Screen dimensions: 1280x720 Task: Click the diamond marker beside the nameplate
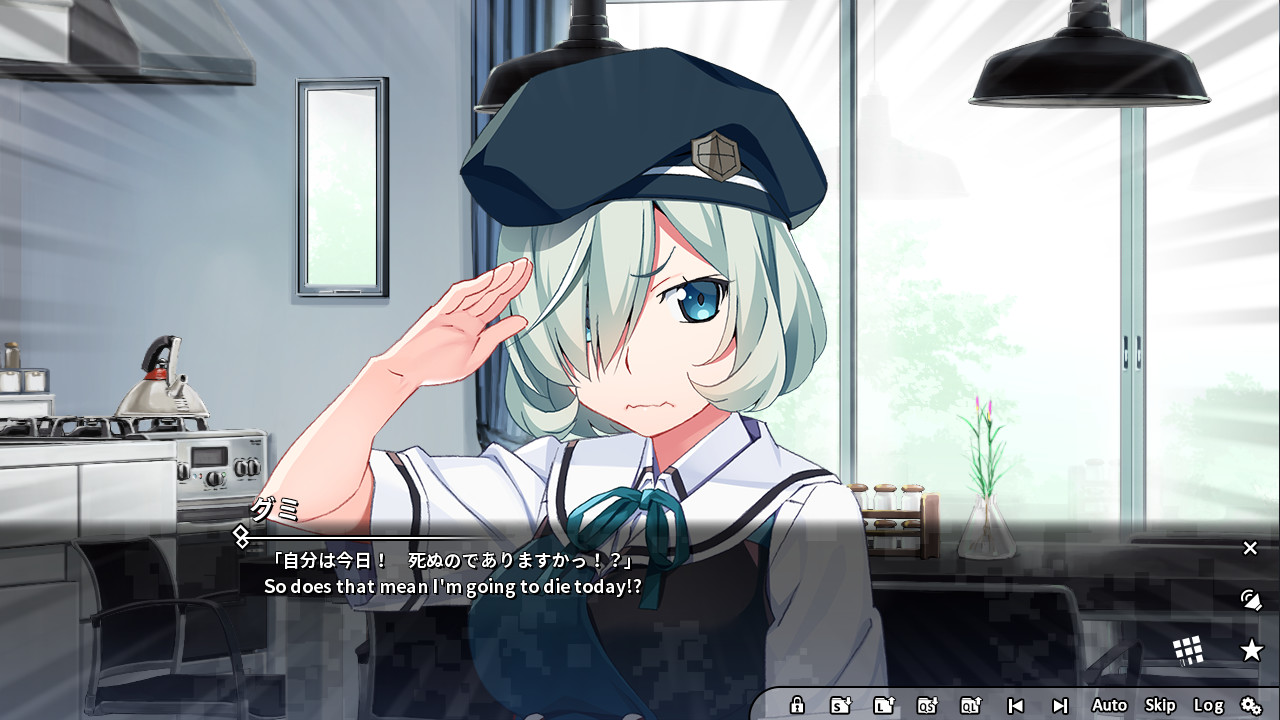[239, 536]
